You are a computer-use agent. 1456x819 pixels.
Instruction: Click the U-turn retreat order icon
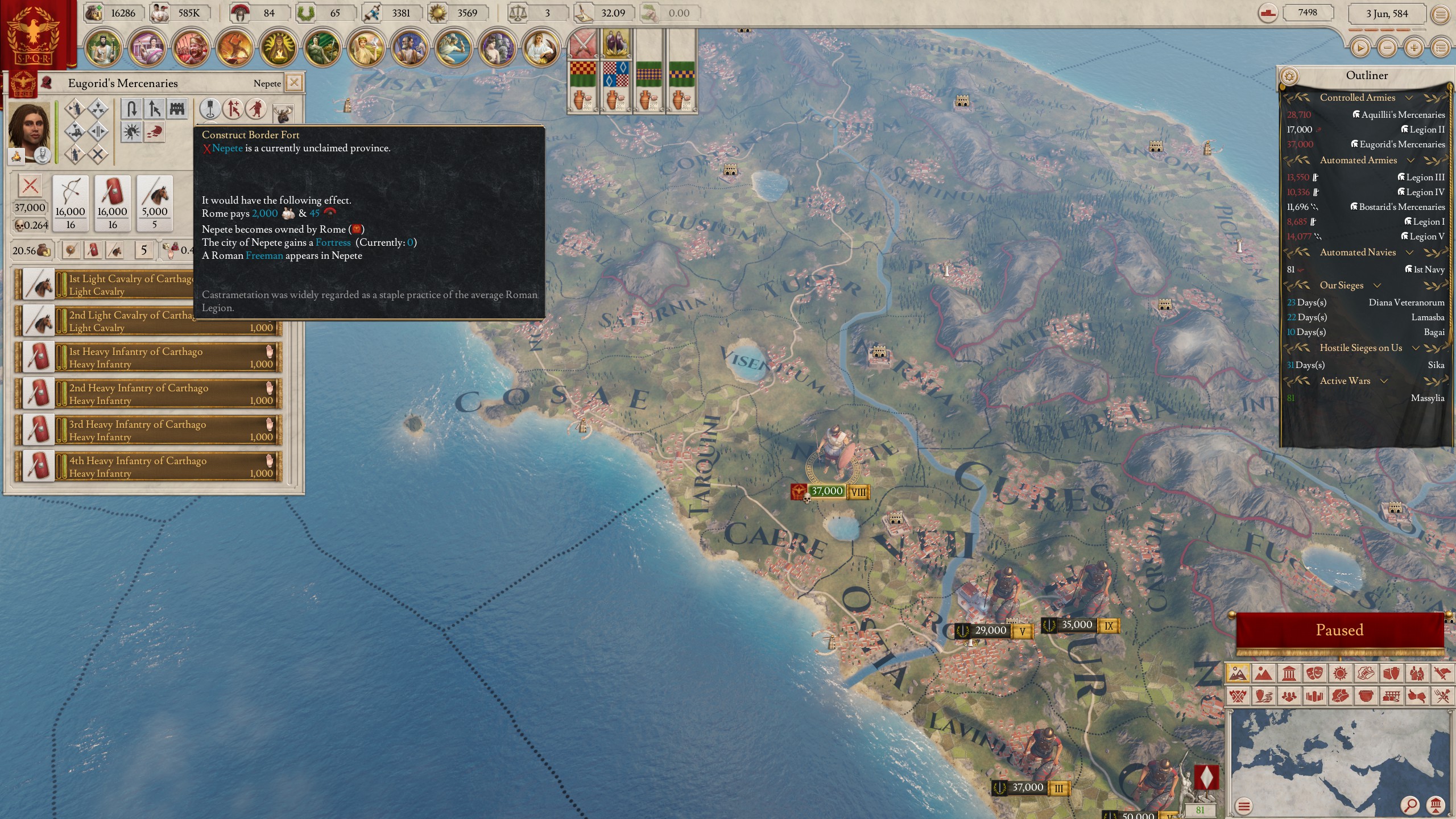pos(131,109)
